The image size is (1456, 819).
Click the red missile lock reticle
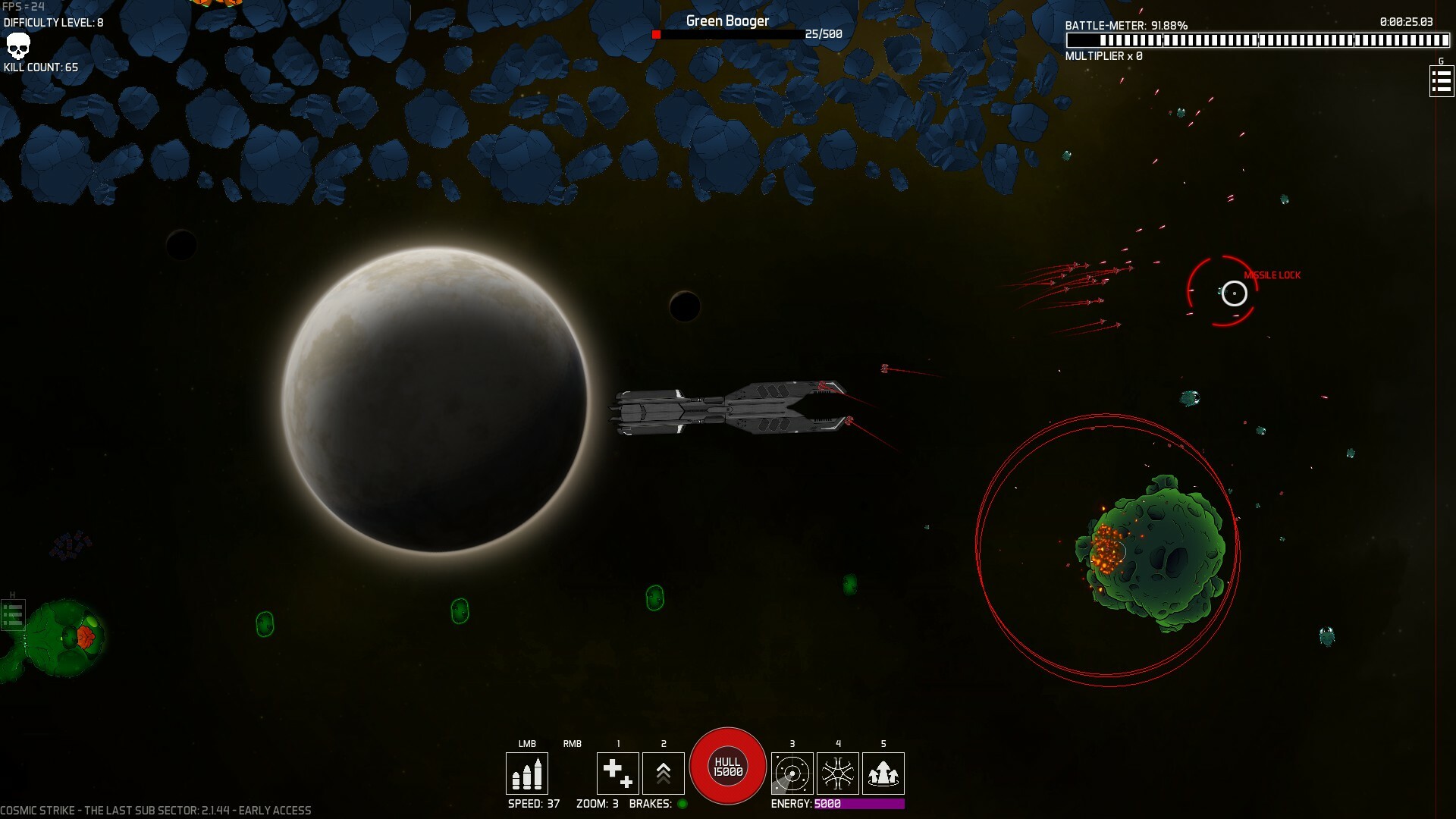point(1235,294)
